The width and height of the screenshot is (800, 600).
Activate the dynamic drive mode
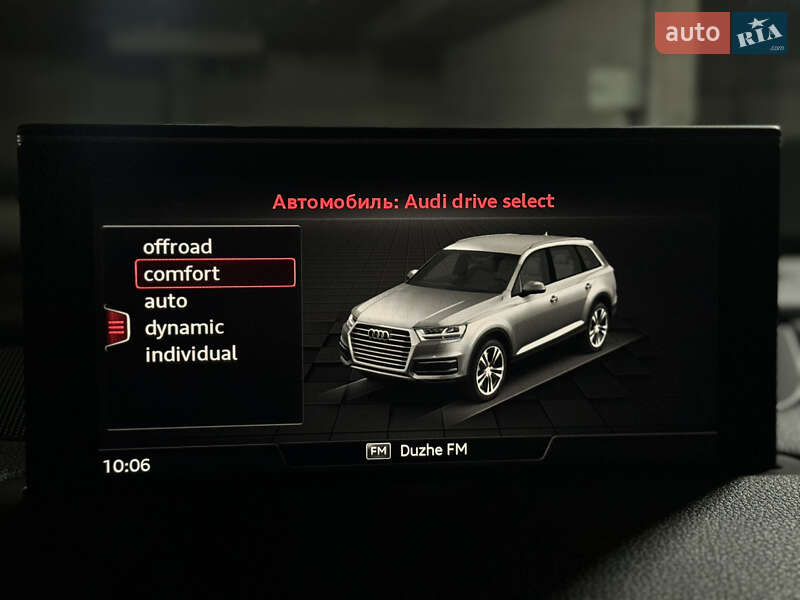coord(184,327)
